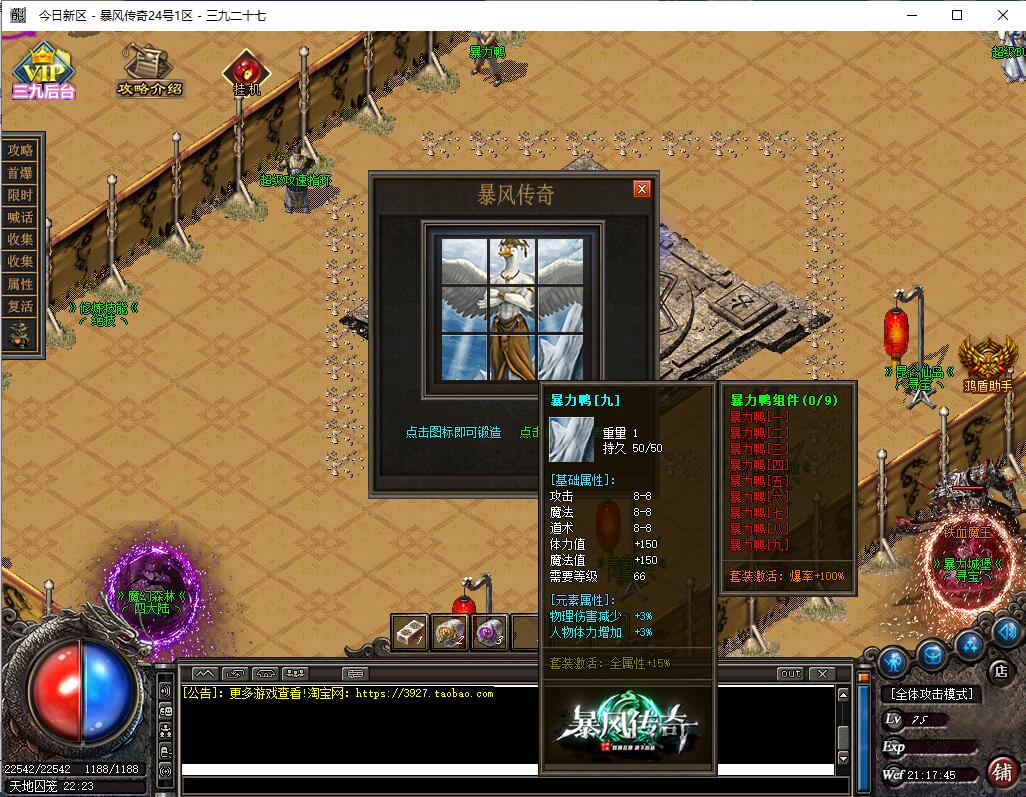Screen dimensions: 1026x797
Task: Maximize the game window
Action: pyautogui.click(x=957, y=15)
